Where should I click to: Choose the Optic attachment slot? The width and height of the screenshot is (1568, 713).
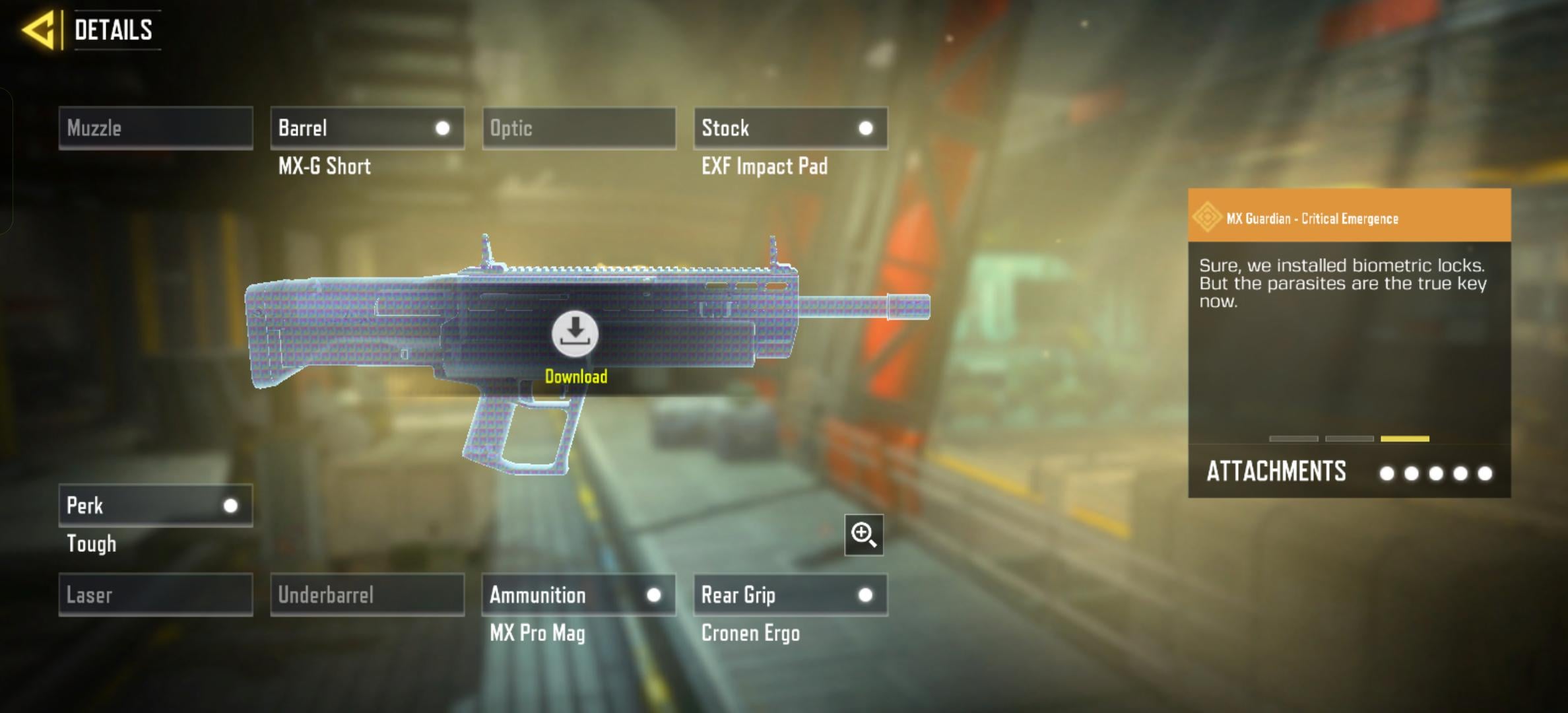pyautogui.click(x=579, y=128)
